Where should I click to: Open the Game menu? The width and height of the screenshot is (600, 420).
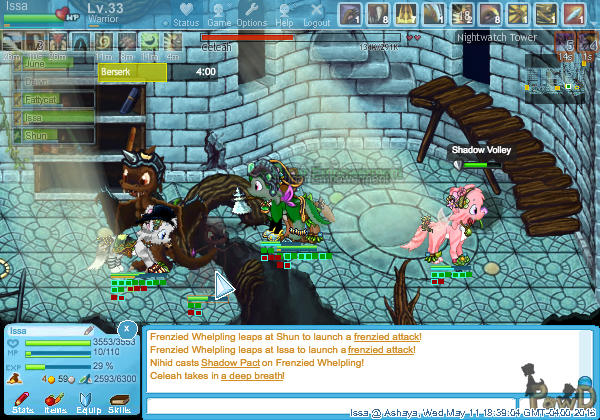(x=219, y=15)
